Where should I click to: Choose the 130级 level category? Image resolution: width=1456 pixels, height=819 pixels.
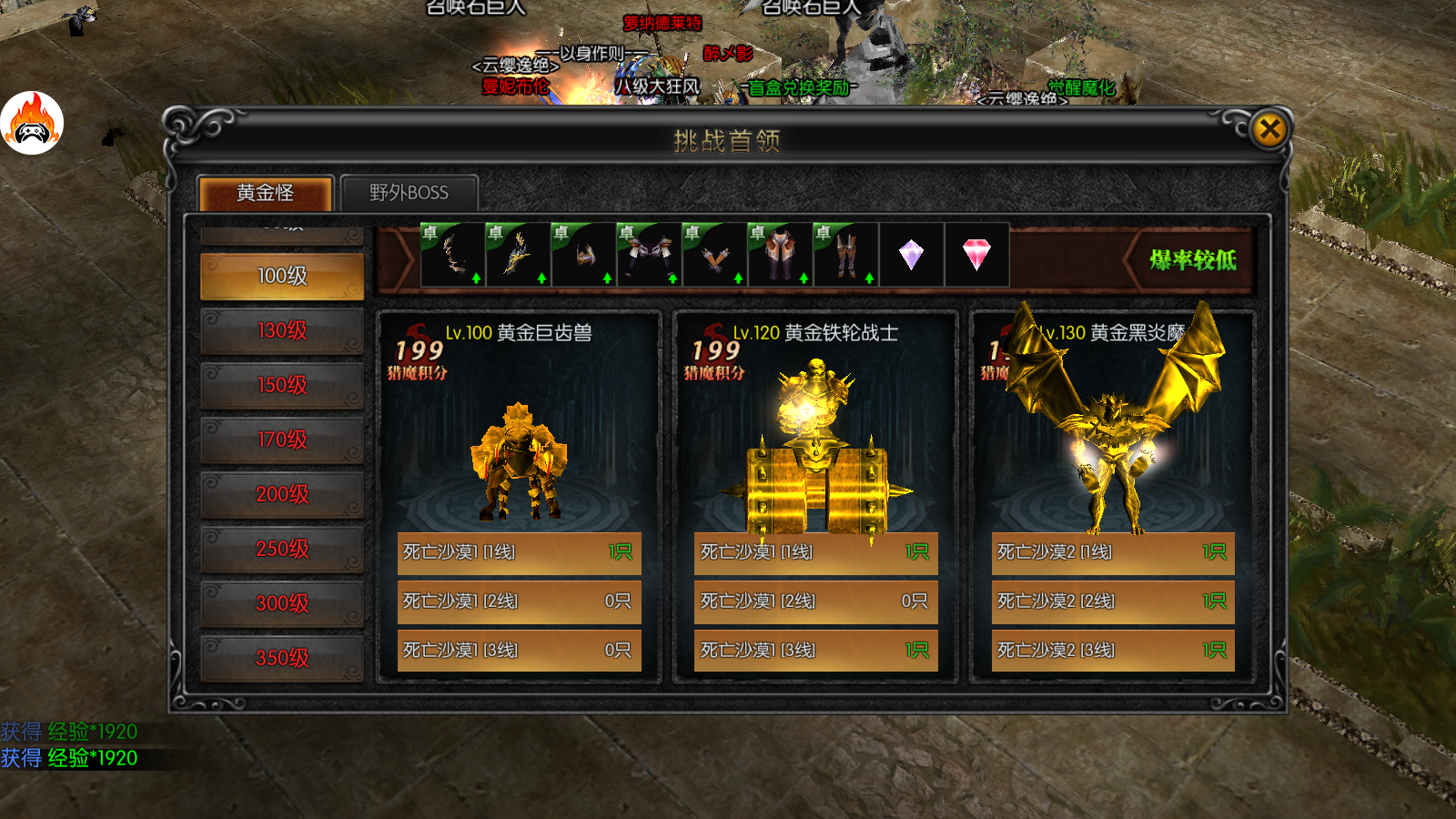[x=282, y=330]
